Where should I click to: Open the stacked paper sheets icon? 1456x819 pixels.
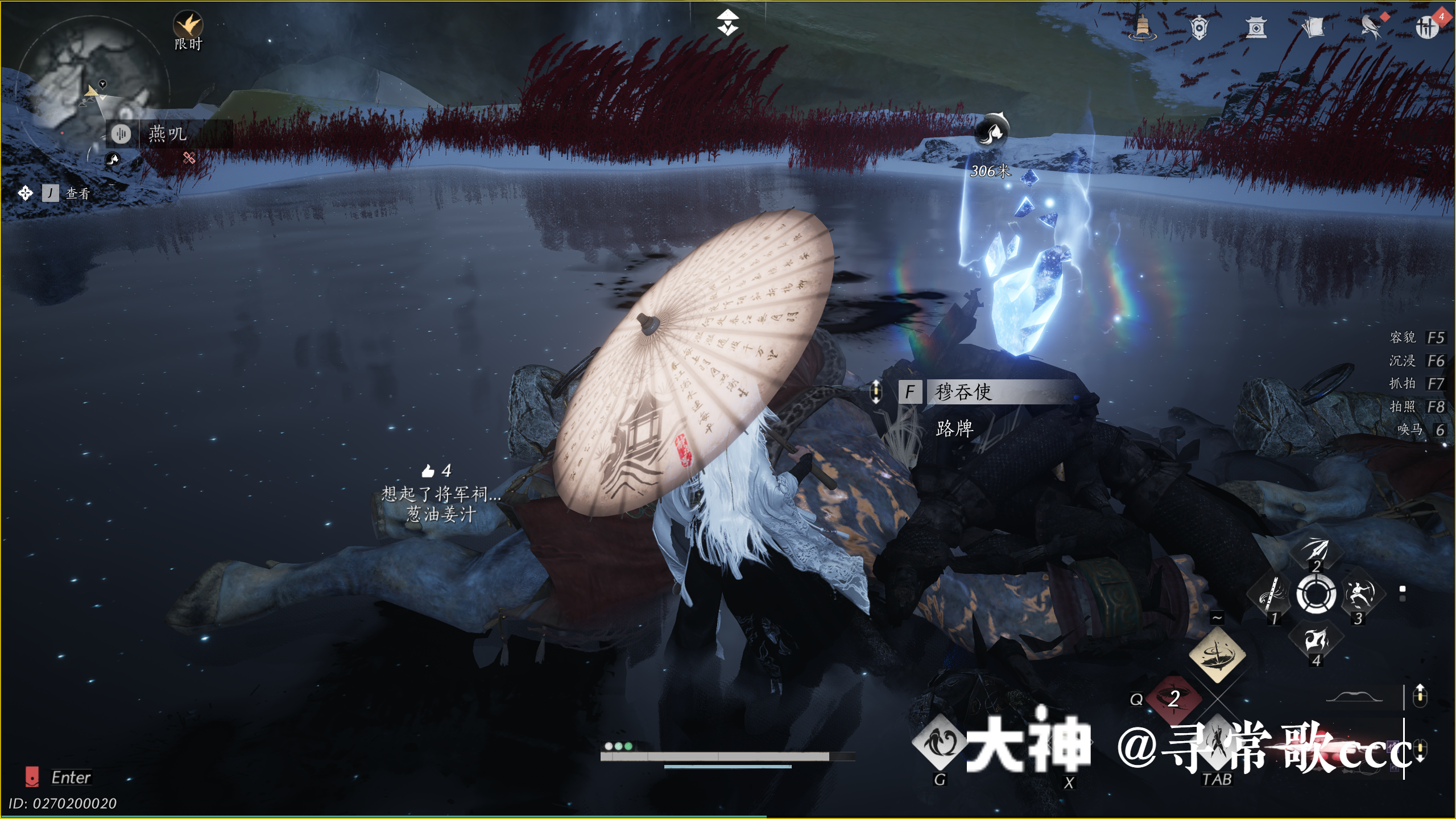tap(1313, 27)
